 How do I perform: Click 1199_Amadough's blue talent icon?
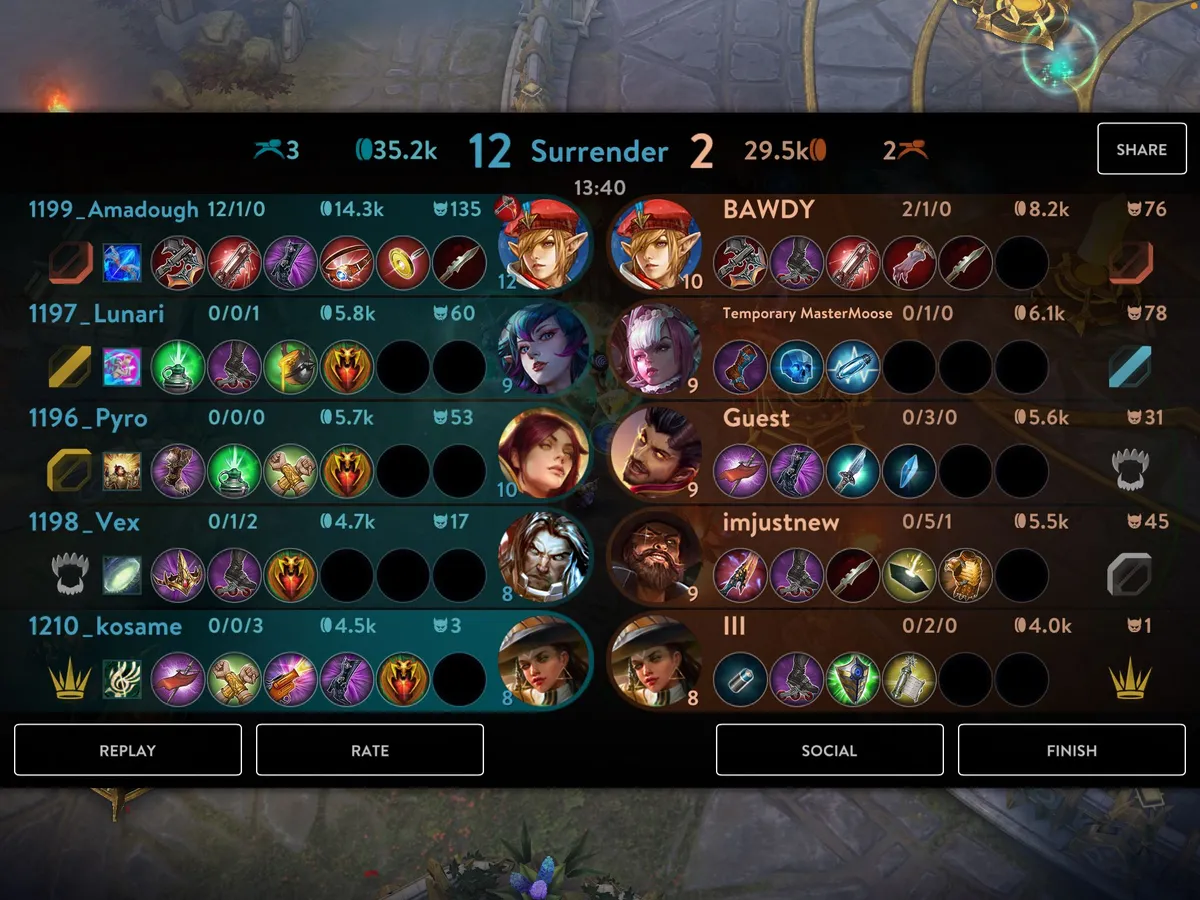122,263
